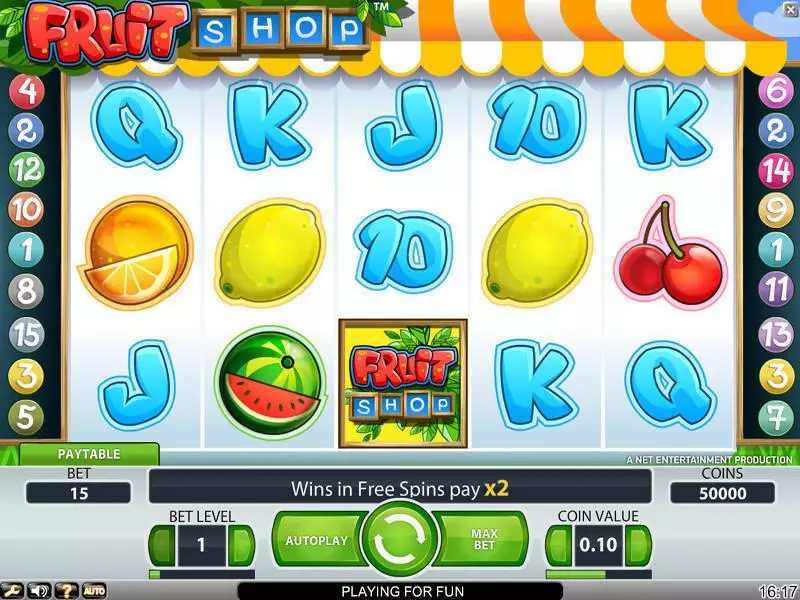
Task: Increase the bet level
Action: click(241, 546)
